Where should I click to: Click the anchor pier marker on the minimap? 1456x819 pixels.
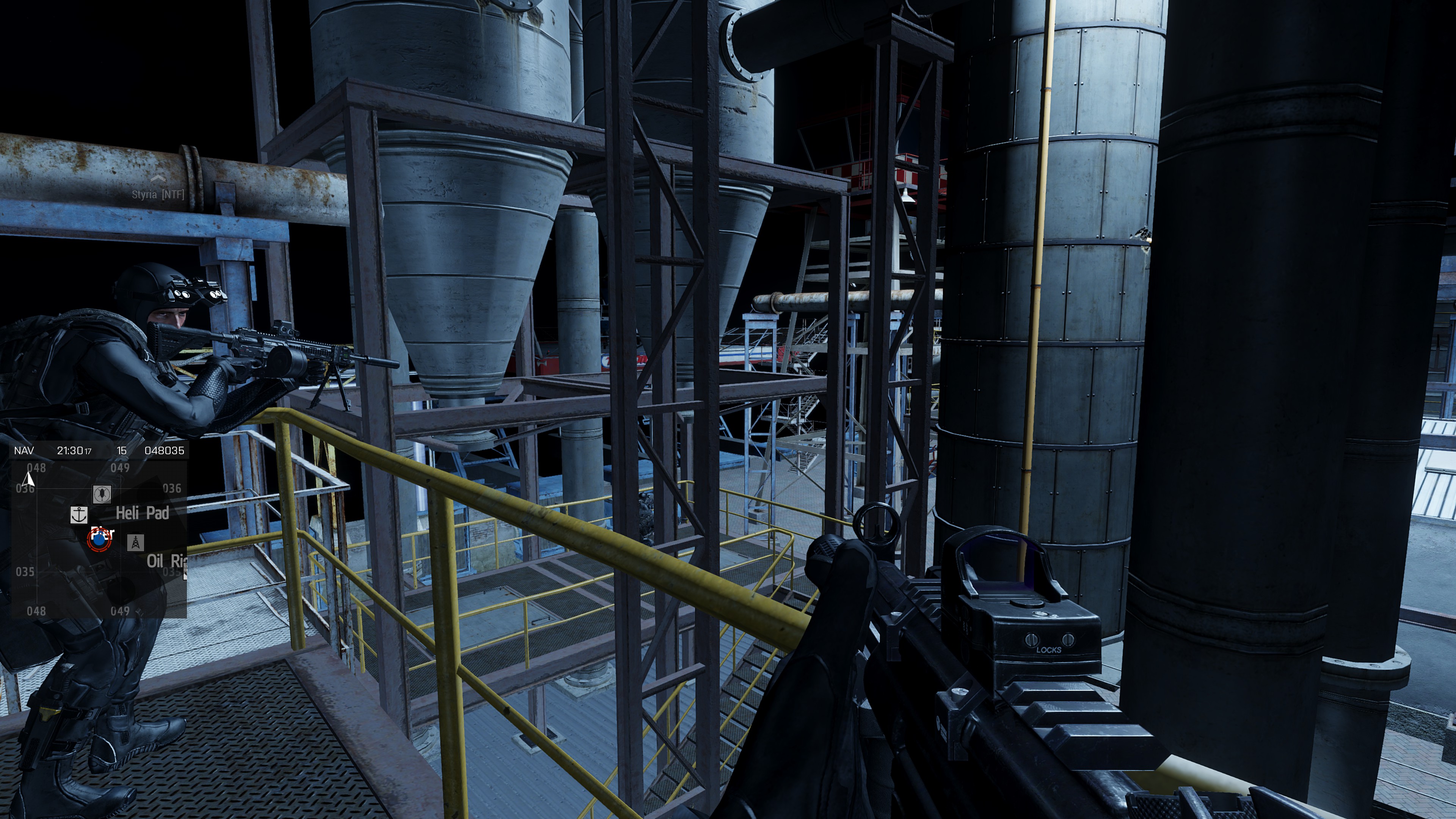[79, 515]
